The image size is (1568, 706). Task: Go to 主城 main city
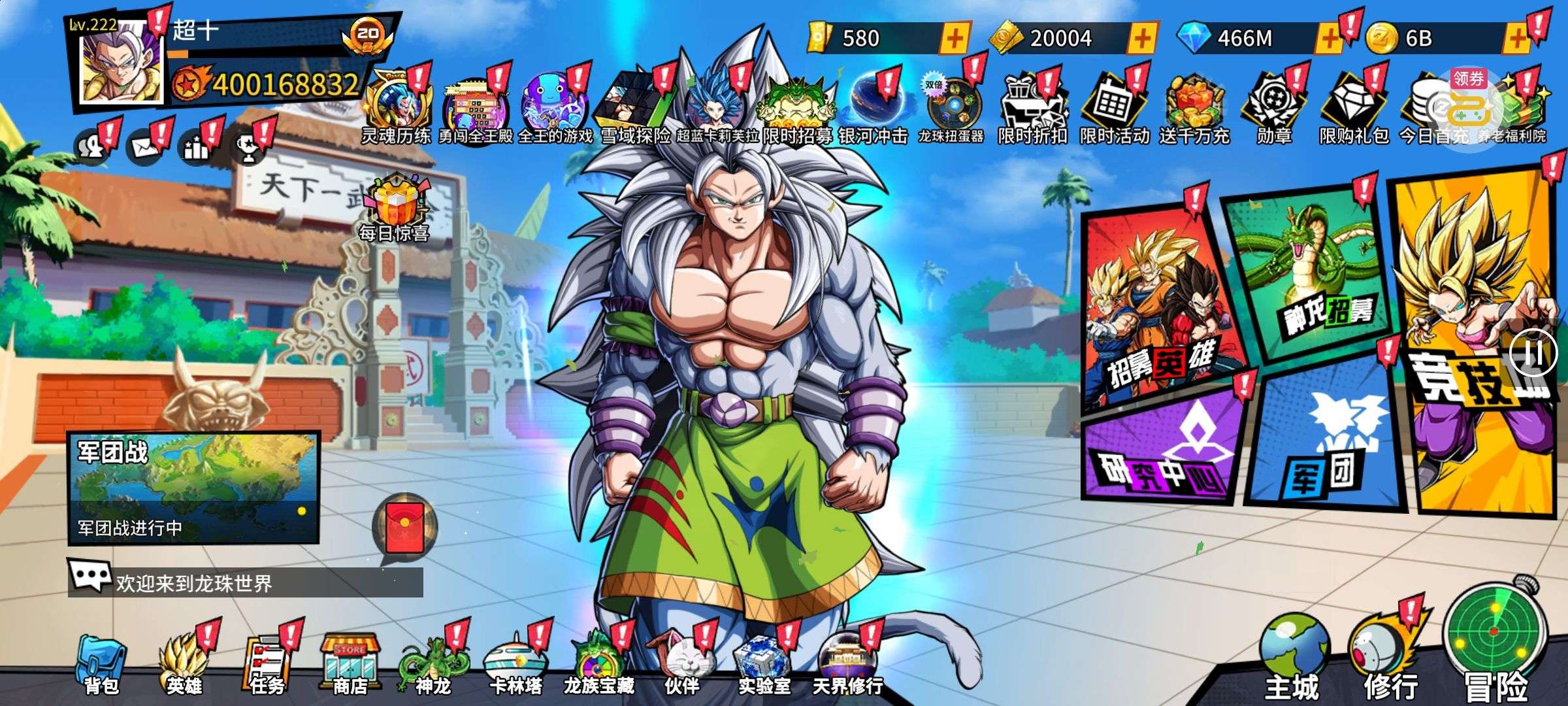(x=1292, y=657)
